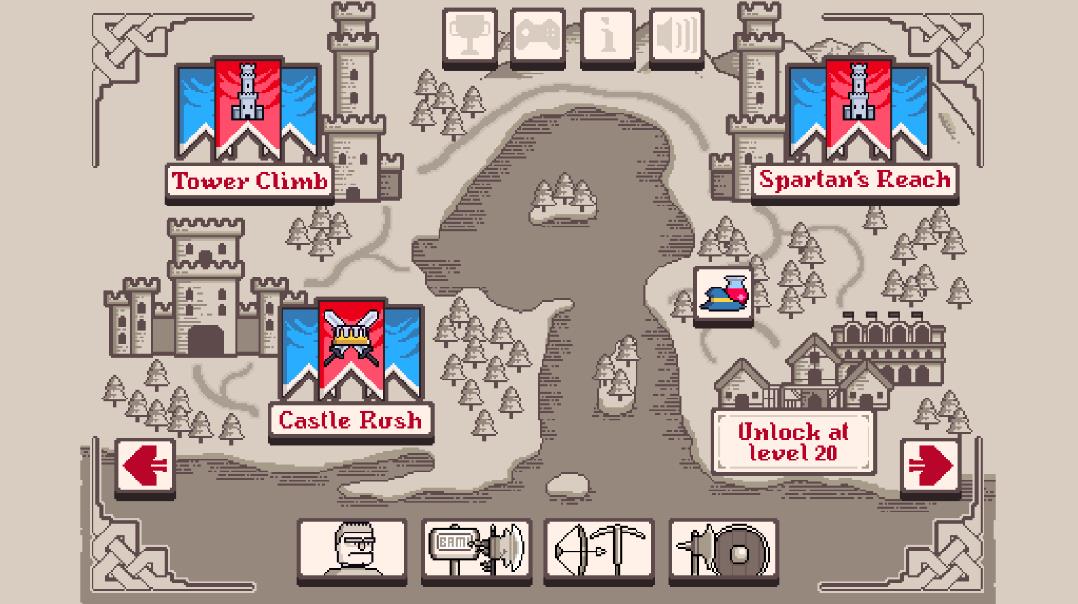Image resolution: width=1078 pixels, height=604 pixels.
Task: Open the character face customization button
Action: click(x=352, y=549)
